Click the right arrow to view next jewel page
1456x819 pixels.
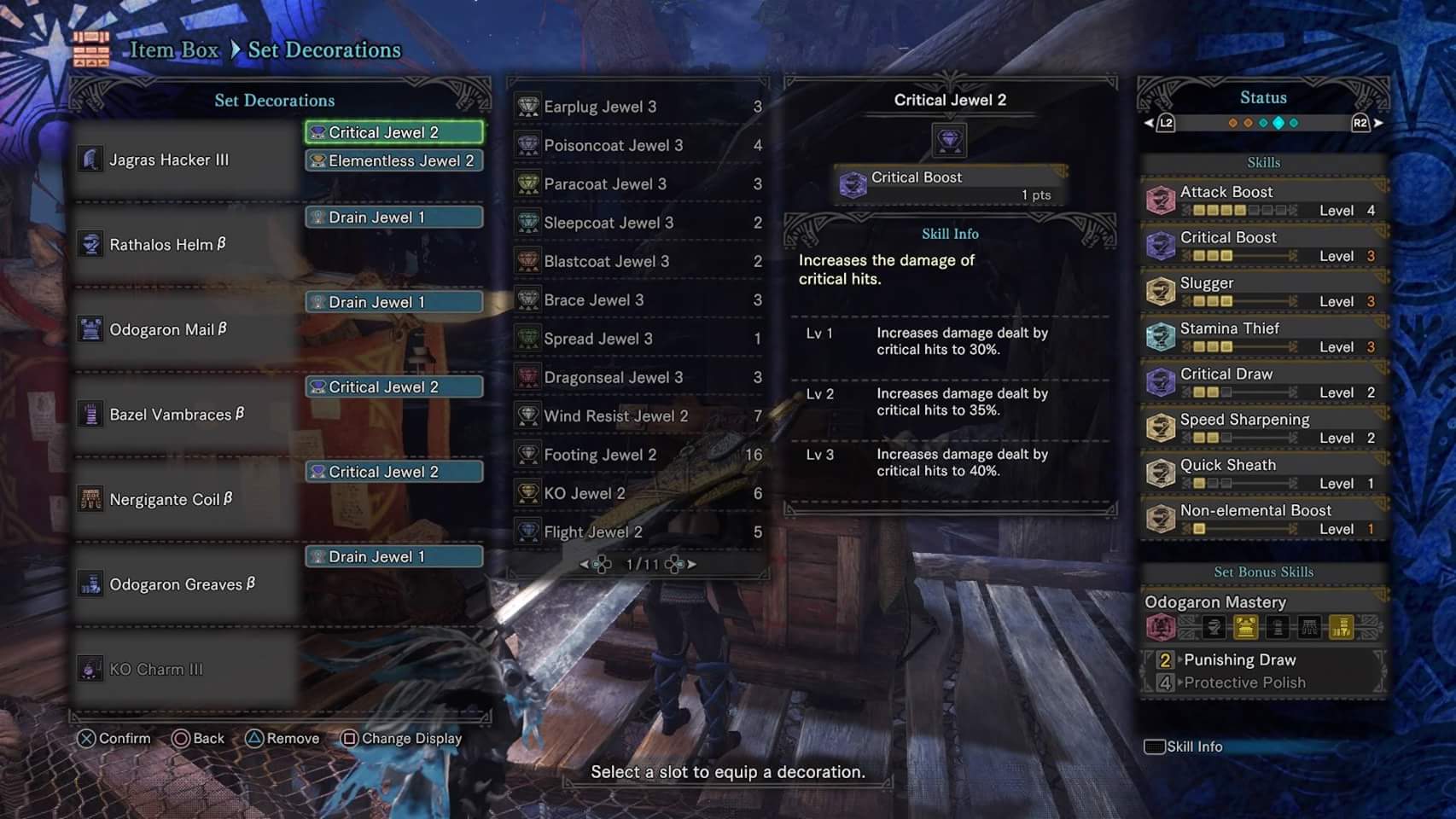[x=693, y=564]
